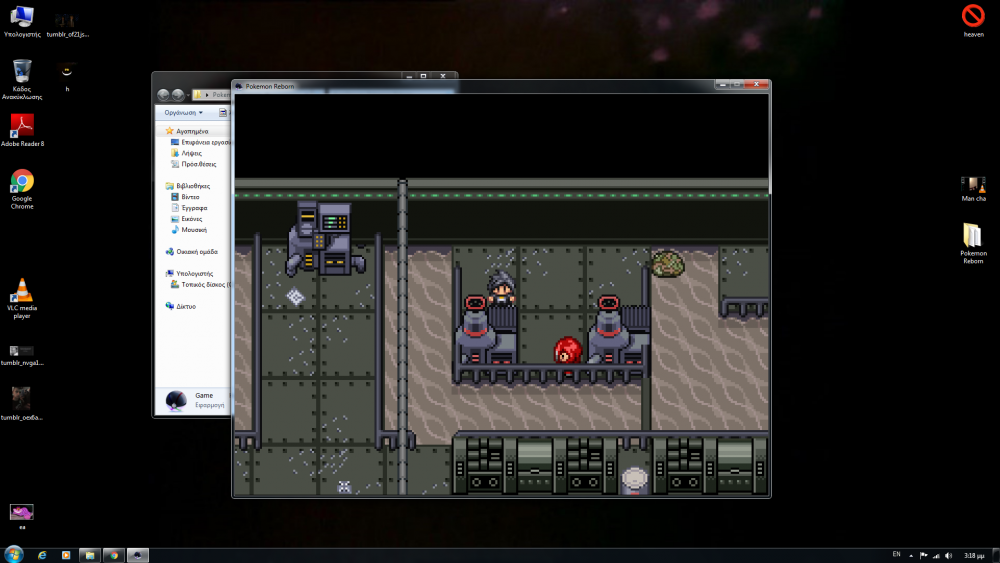1000x563 pixels.
Task: Minimize the Pokemon Reborn window
Action: point(722,86)
